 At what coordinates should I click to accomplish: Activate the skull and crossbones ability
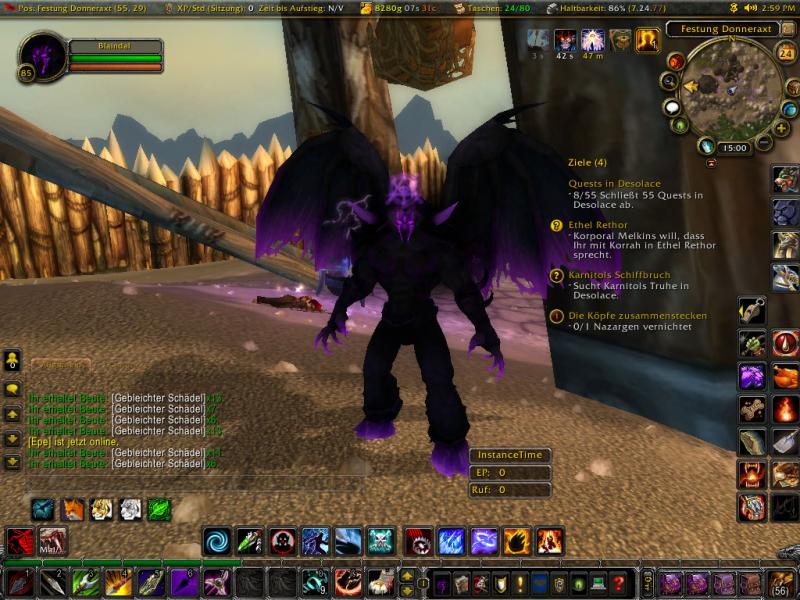380,541
